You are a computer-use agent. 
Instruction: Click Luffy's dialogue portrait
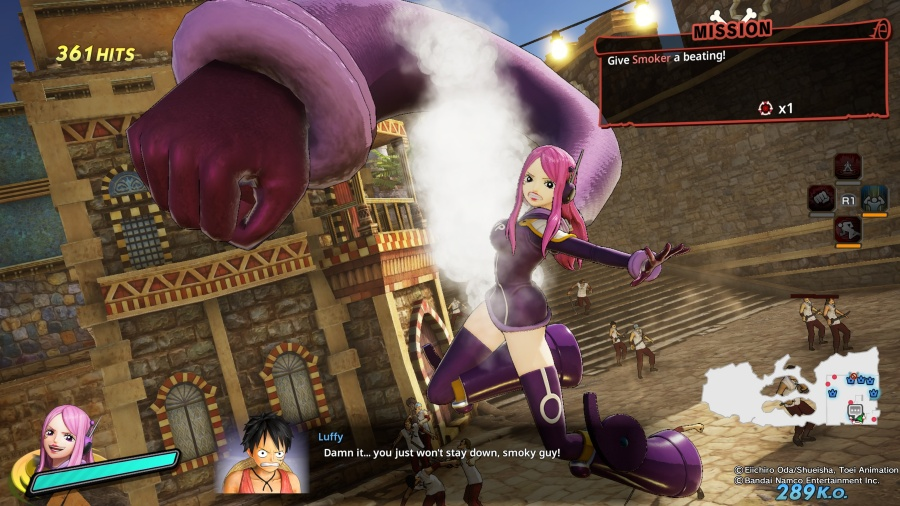pyautogui.click(x=264, y=452)
